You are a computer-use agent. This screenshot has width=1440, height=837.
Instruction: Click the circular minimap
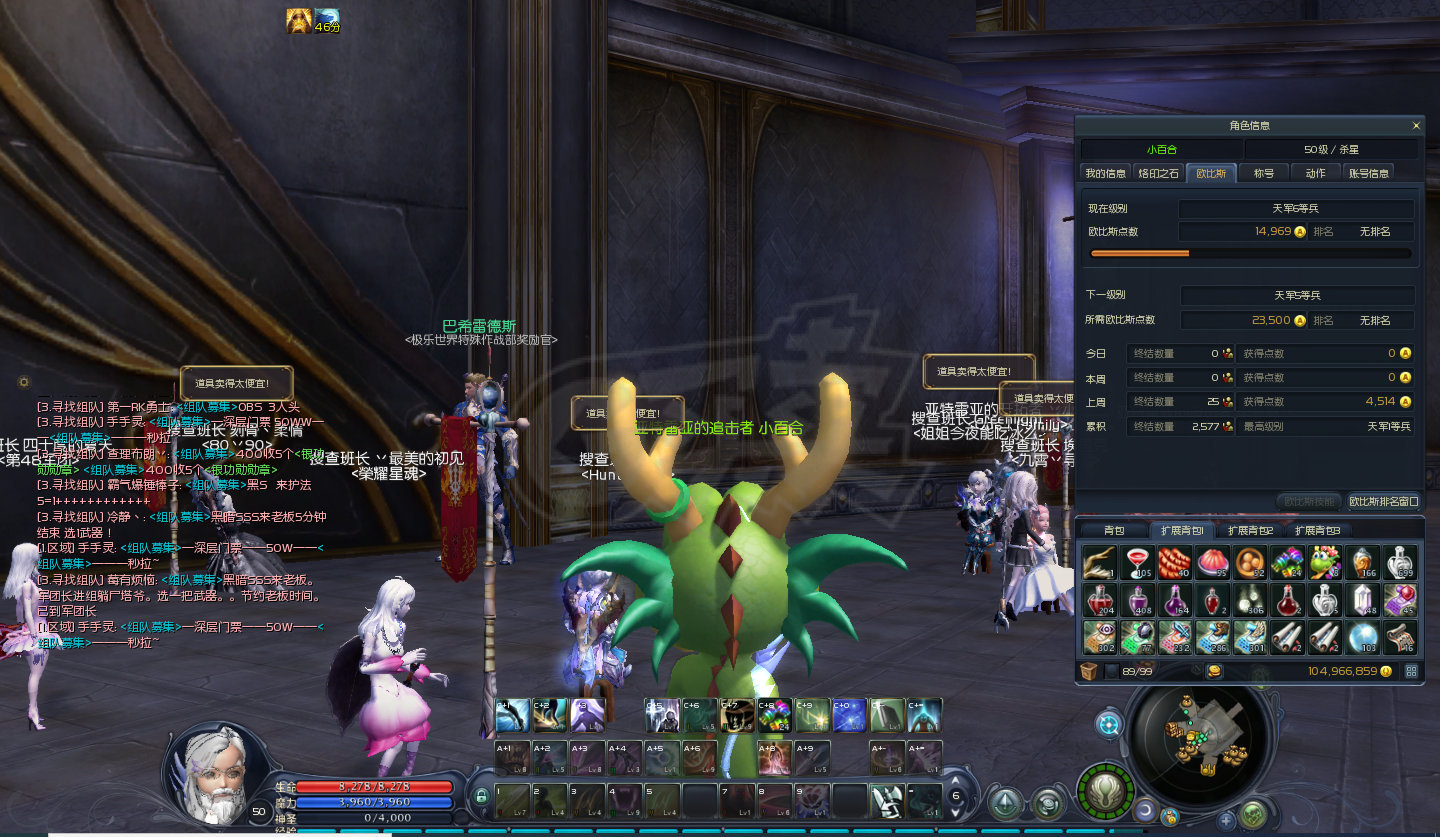click(x=1201, y=740)
